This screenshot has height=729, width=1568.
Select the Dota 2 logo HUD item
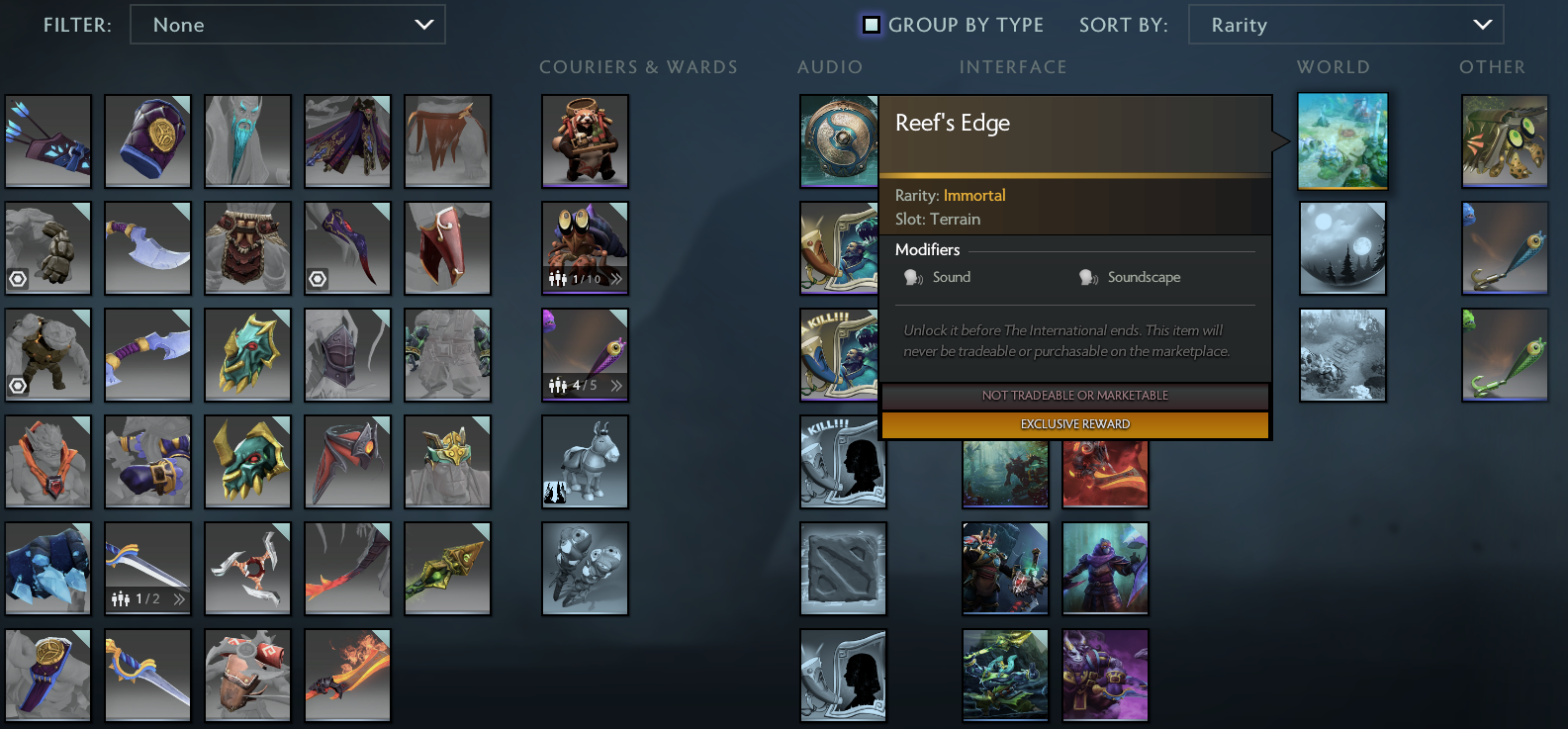coord(843,569)
